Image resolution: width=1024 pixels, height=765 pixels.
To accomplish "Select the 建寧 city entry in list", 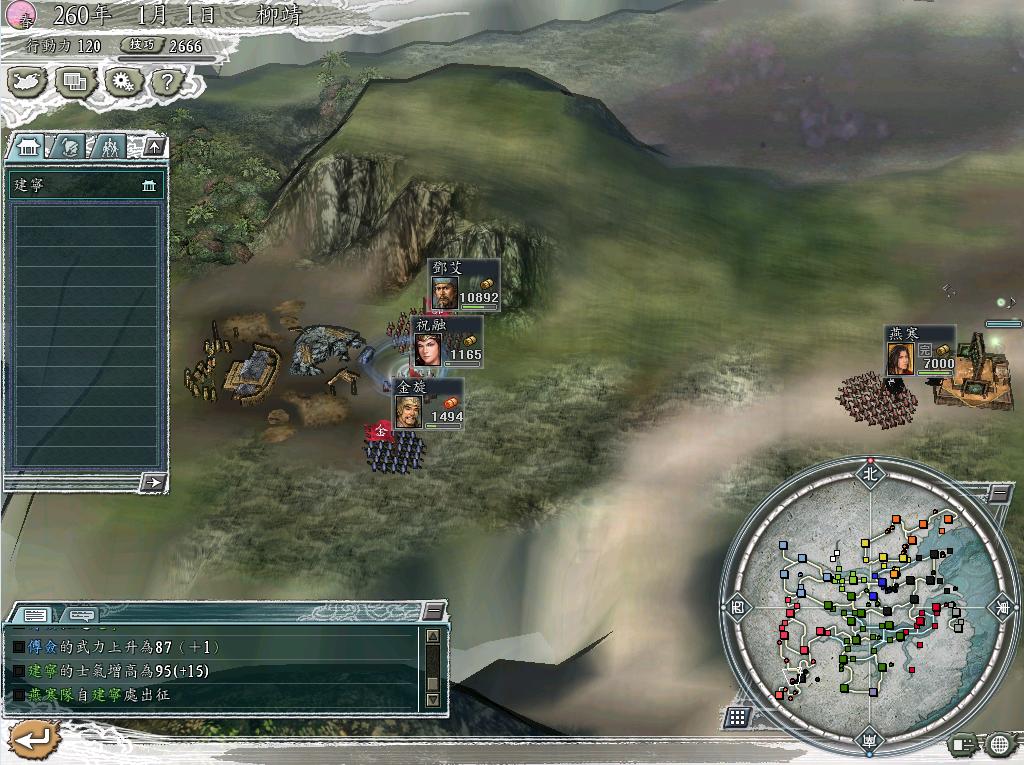I will 84,186.
